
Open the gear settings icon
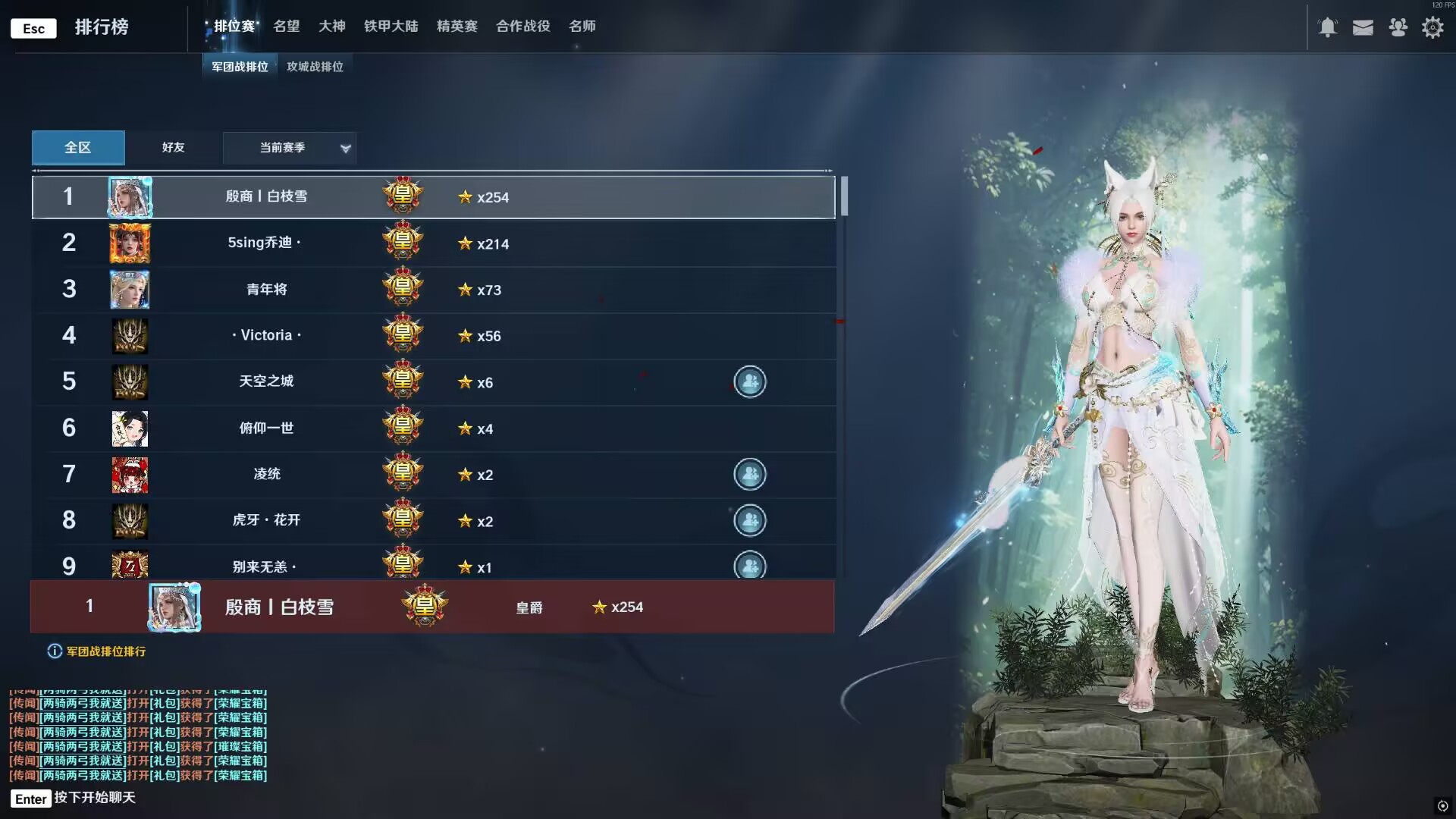tap(1432, 28)
